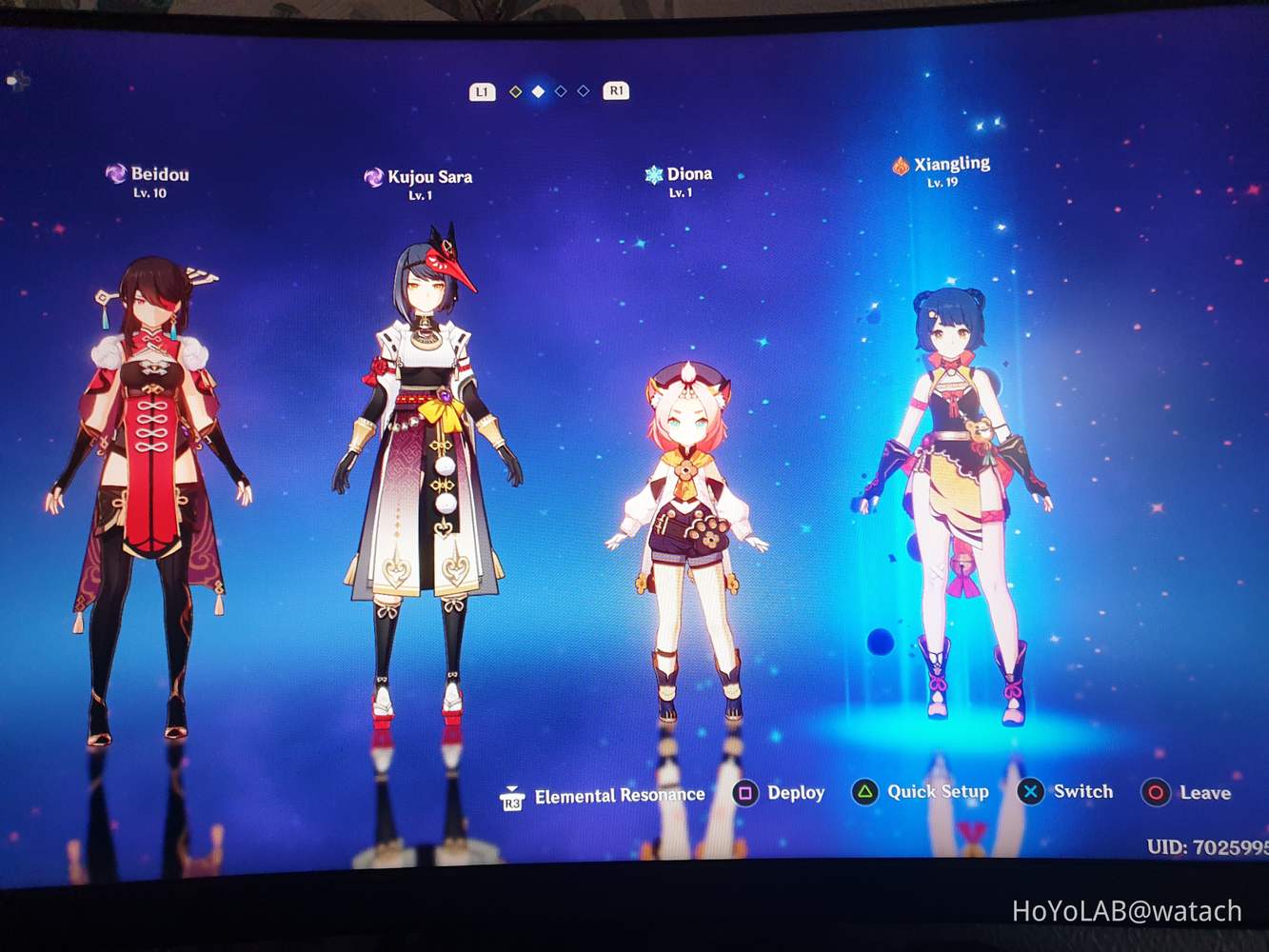Viewport: 1269px width, 952px height.
Task: Select the Quick Setup option
Action: [937, 791]
